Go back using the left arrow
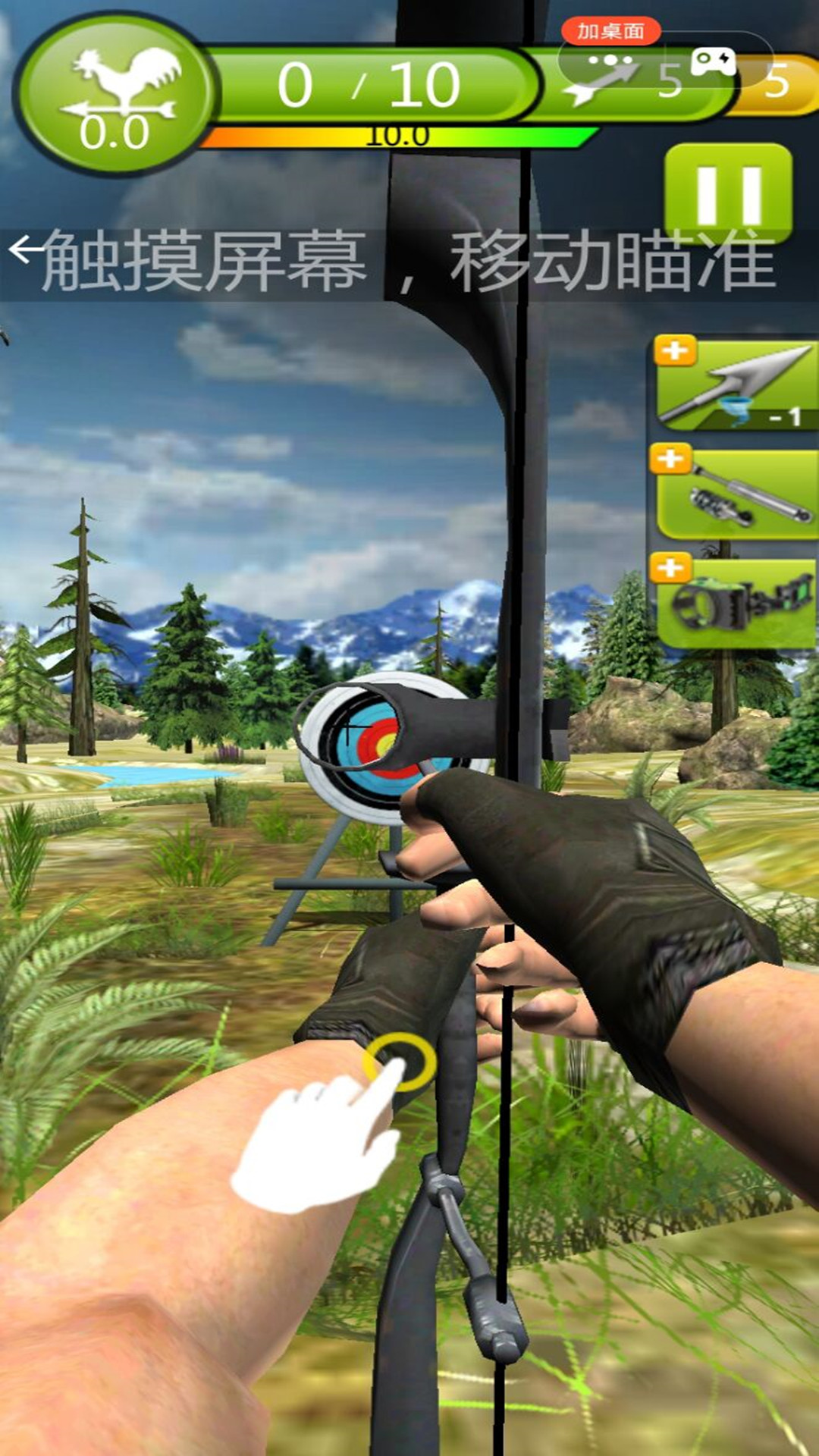Image resolution: width=819 pixels, height=1456 pixels. point(23,249)
